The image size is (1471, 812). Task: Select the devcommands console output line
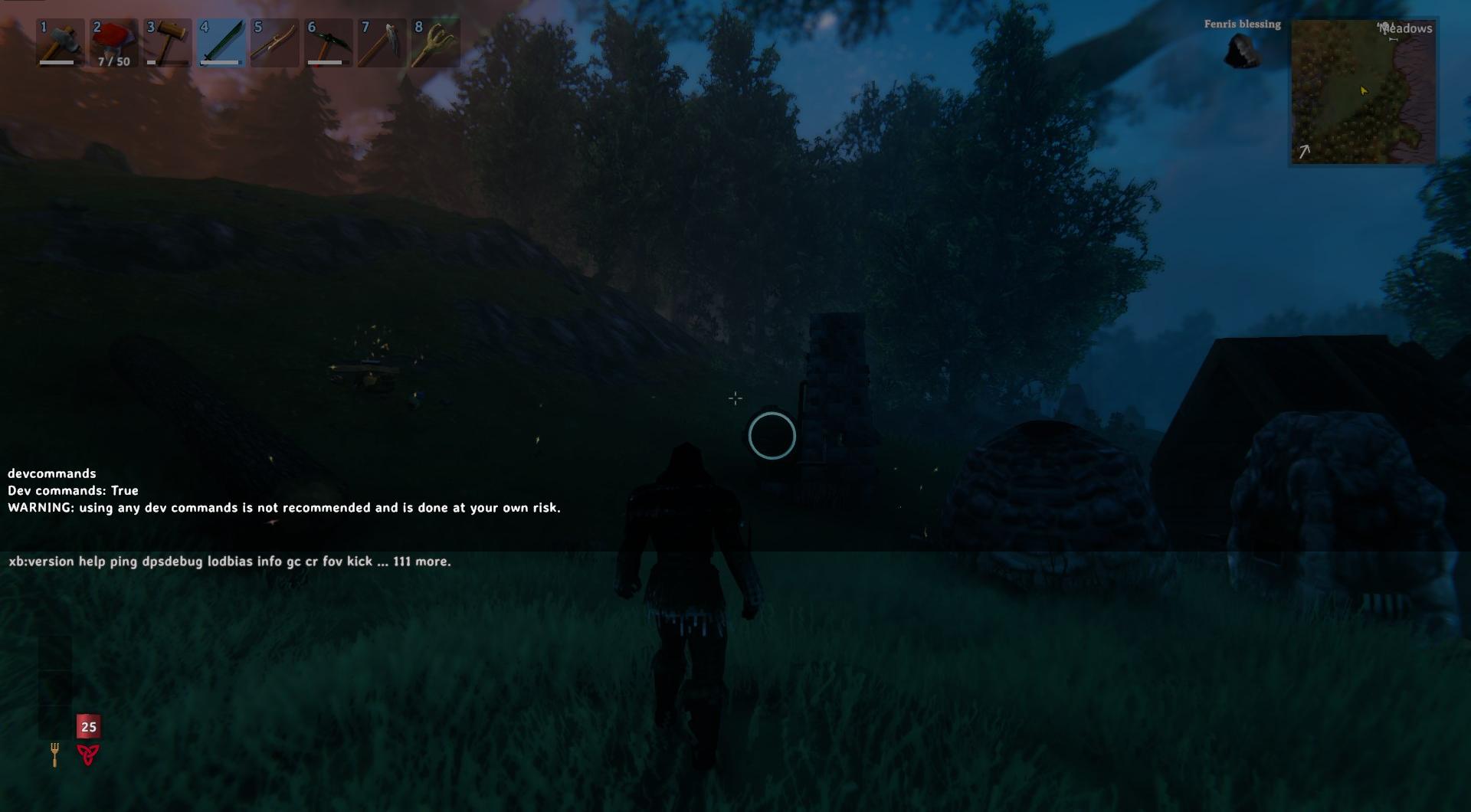(51, 473)
